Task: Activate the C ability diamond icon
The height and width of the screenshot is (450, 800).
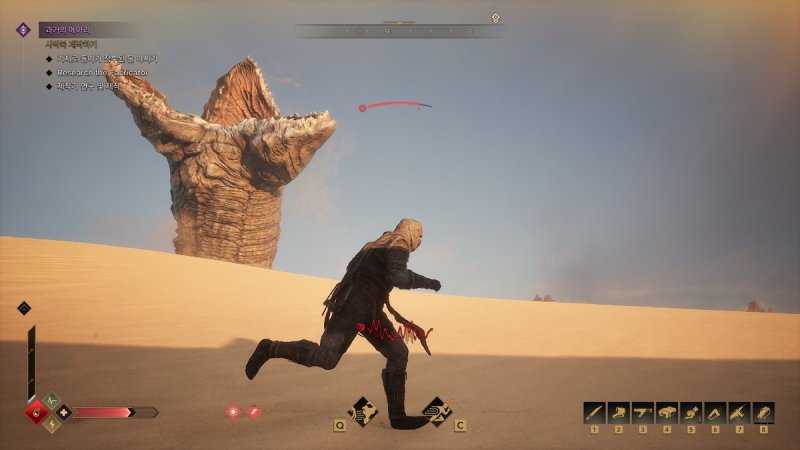Action: (435, 410)
